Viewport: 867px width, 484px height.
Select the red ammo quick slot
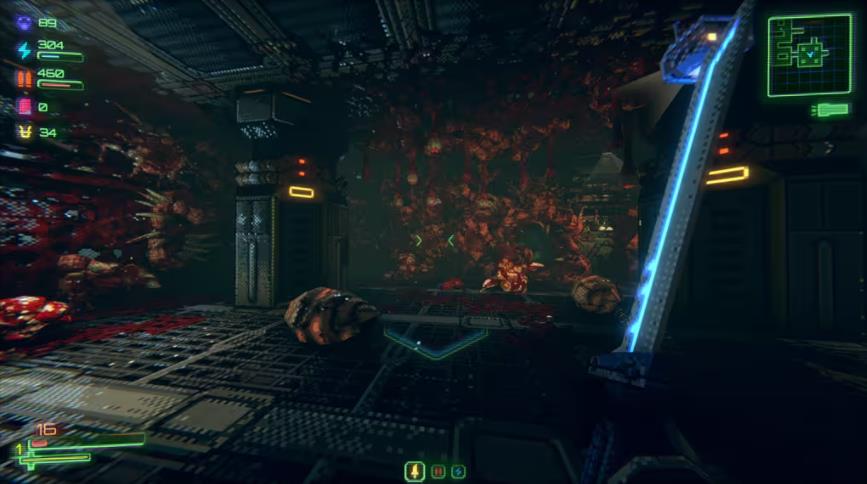[437, 471]
